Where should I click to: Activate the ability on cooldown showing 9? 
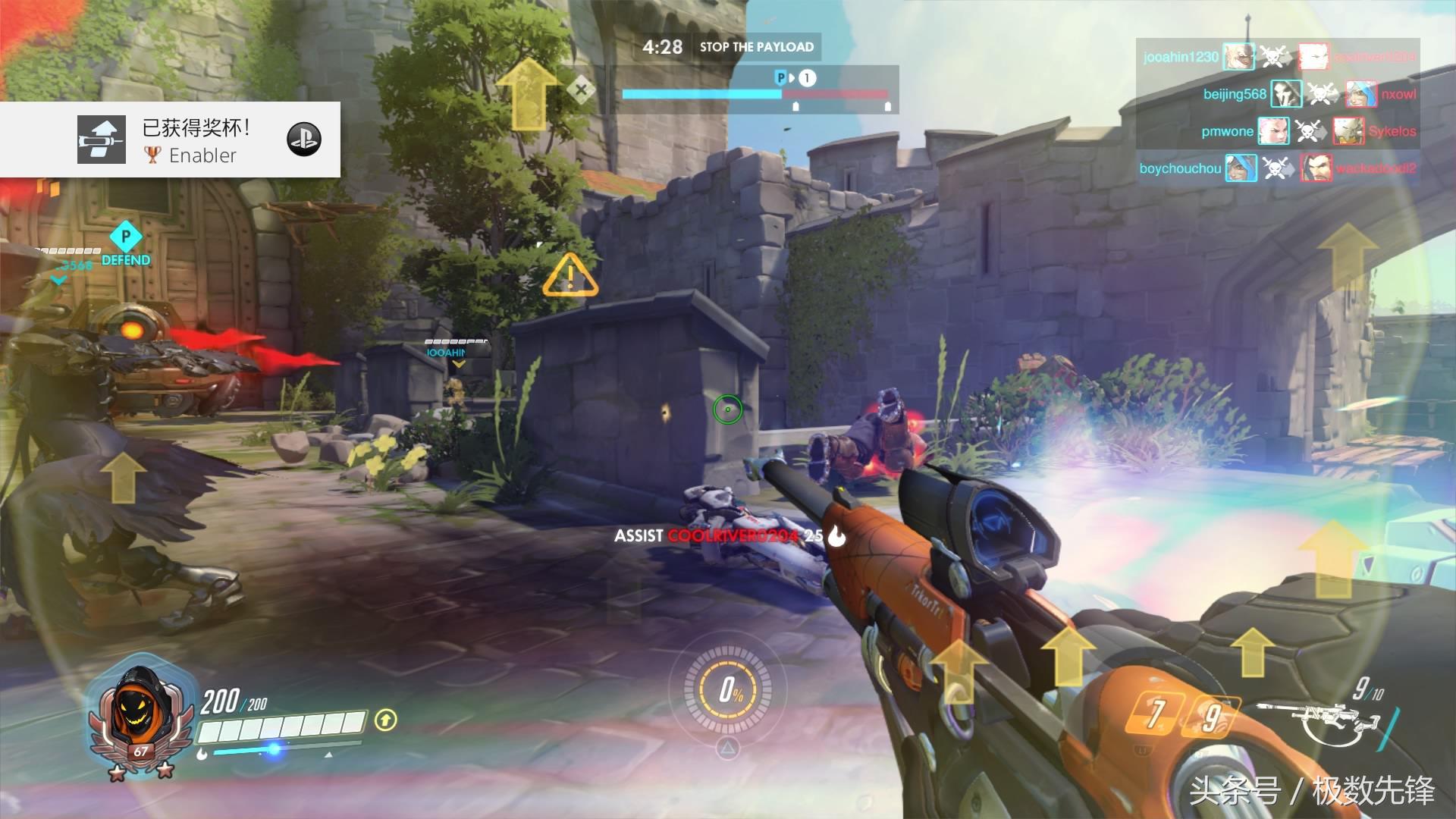pyautogui.click(x=1212, y=716)
